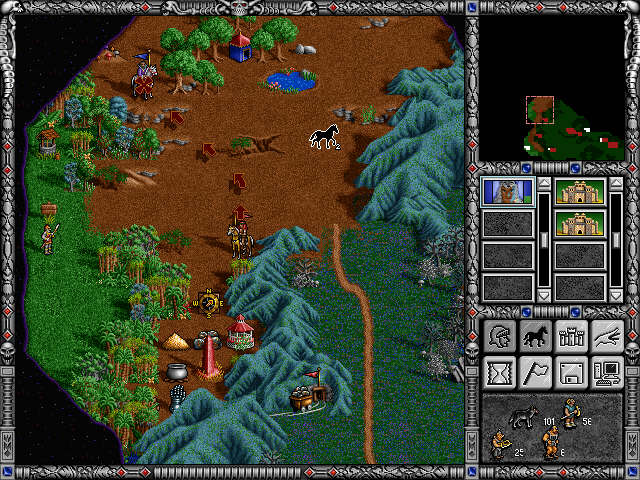Image resolution: width=640 pixels, height=480 pixels.
Task: End the turn with the hourglass button
Action: coord(498,372)
